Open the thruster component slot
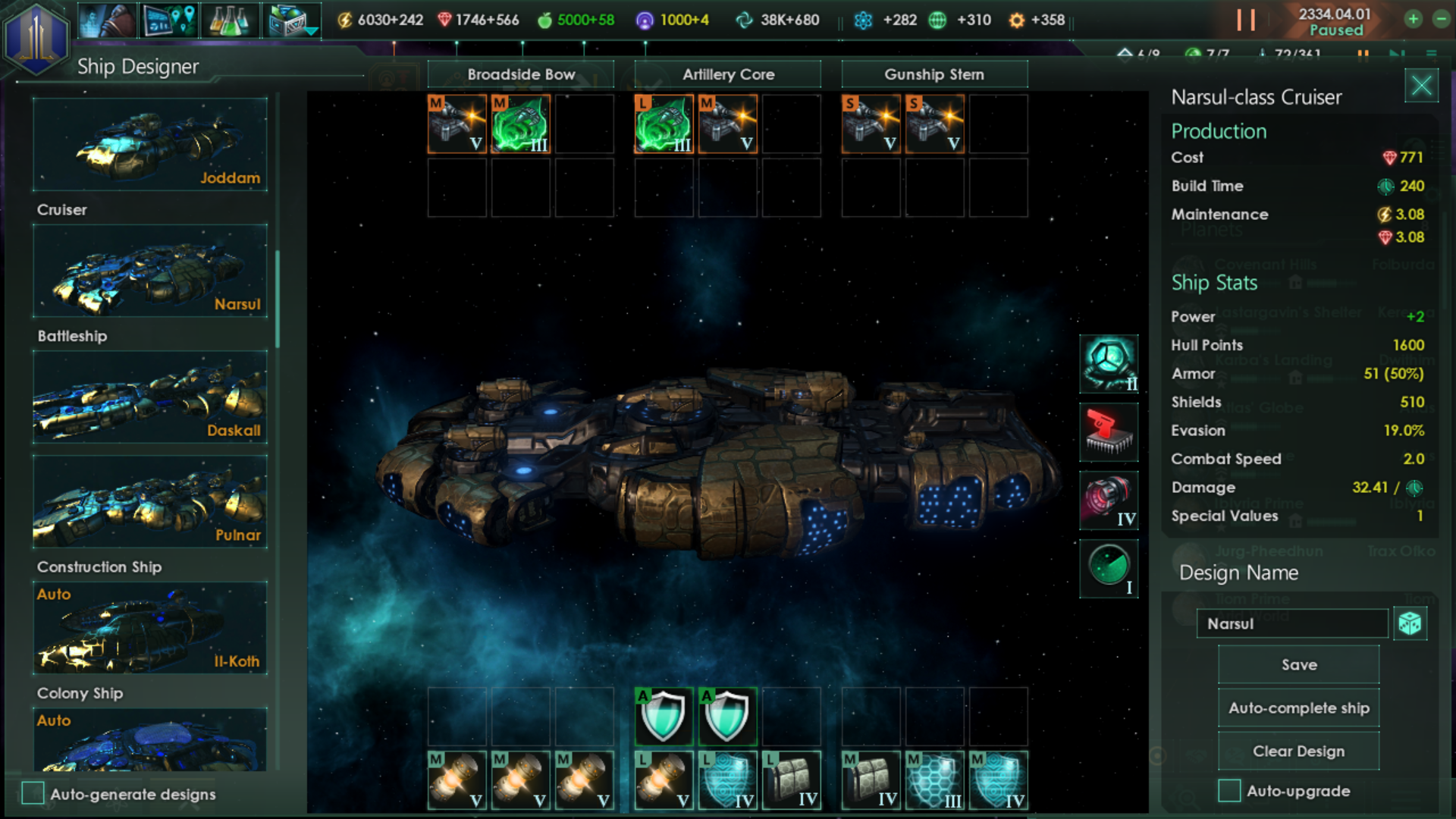Screen dimensions: 1456x819 (x=1109, y=500)
